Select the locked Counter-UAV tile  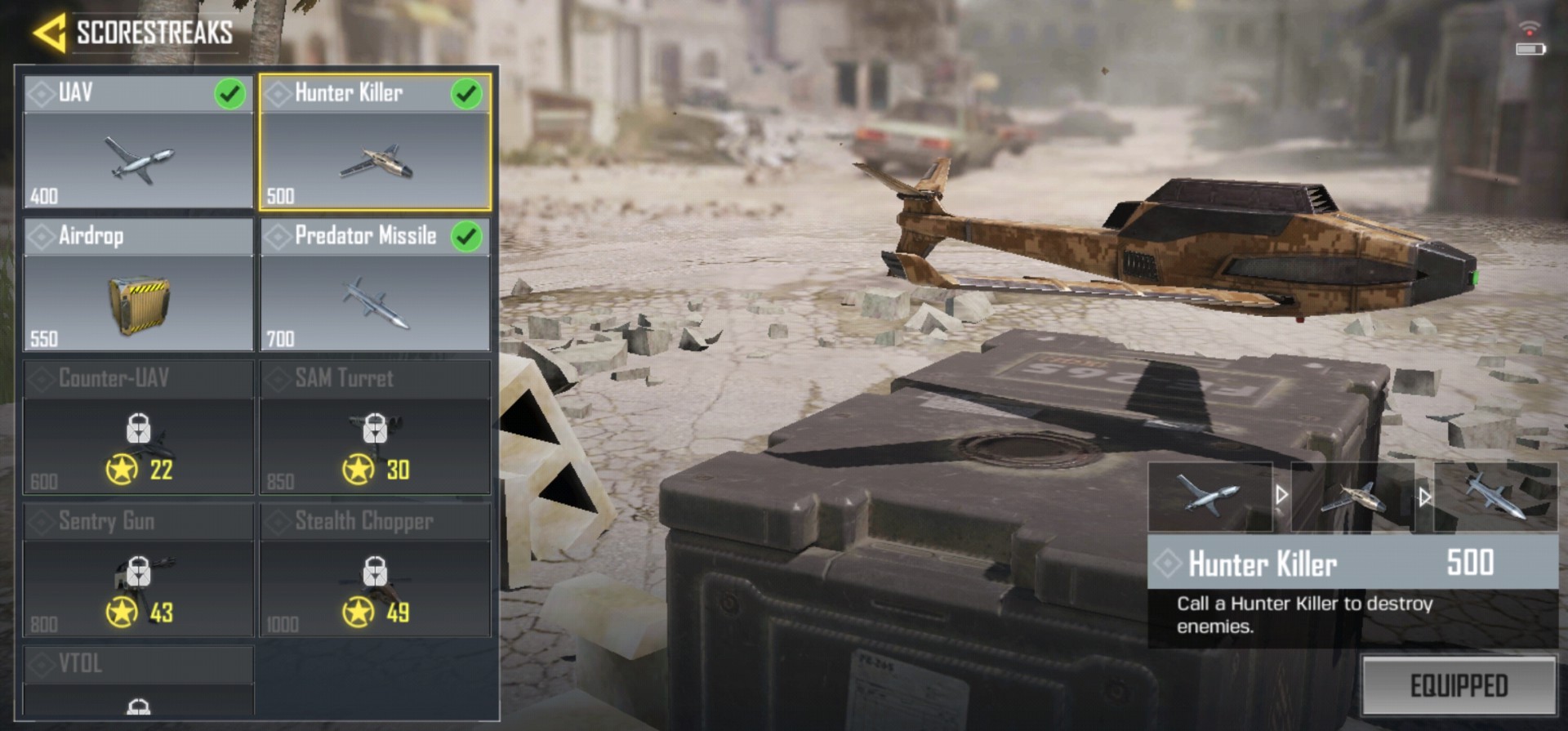[138, 428]
